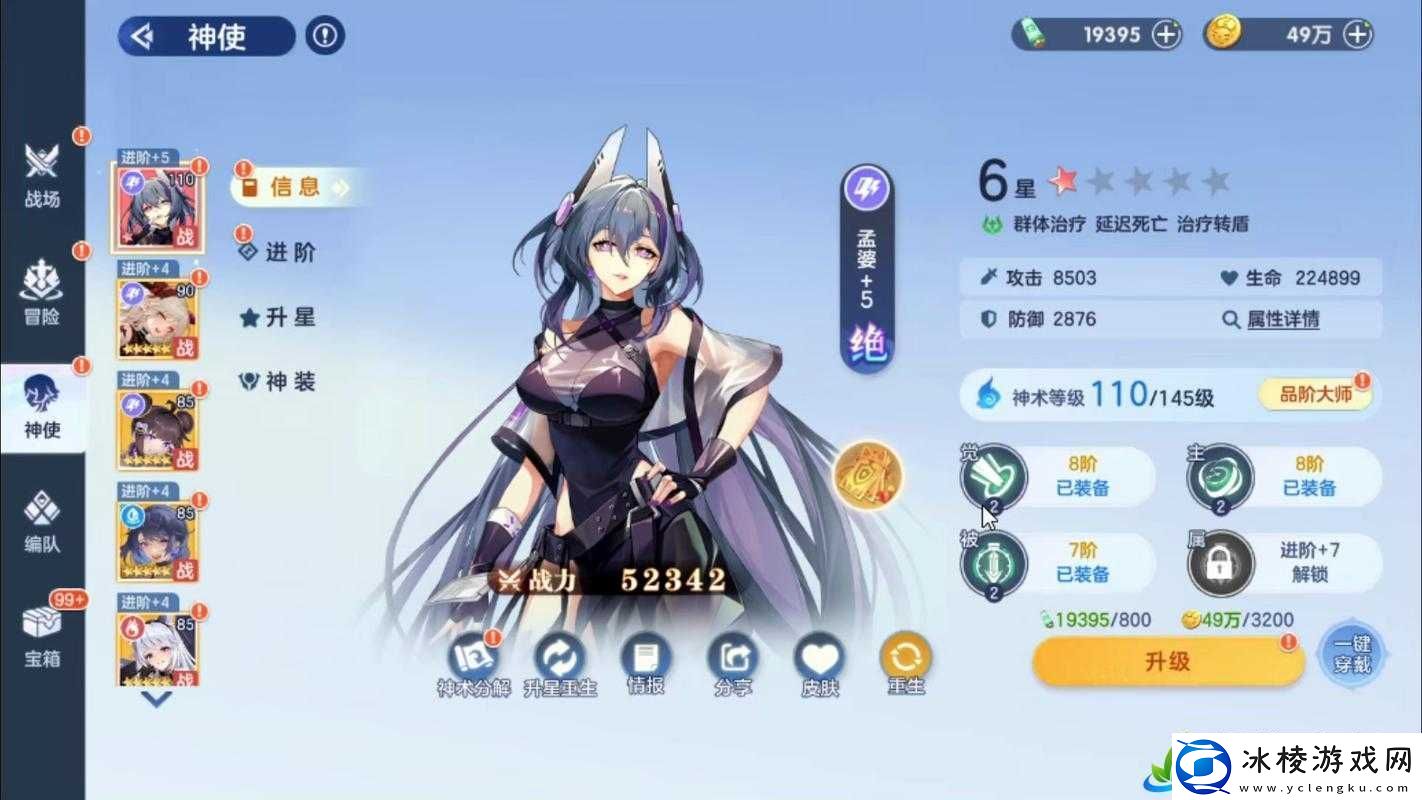点击分享图标分享角色
Viewport: 1422px width, 800px height.
coord(733,657)
